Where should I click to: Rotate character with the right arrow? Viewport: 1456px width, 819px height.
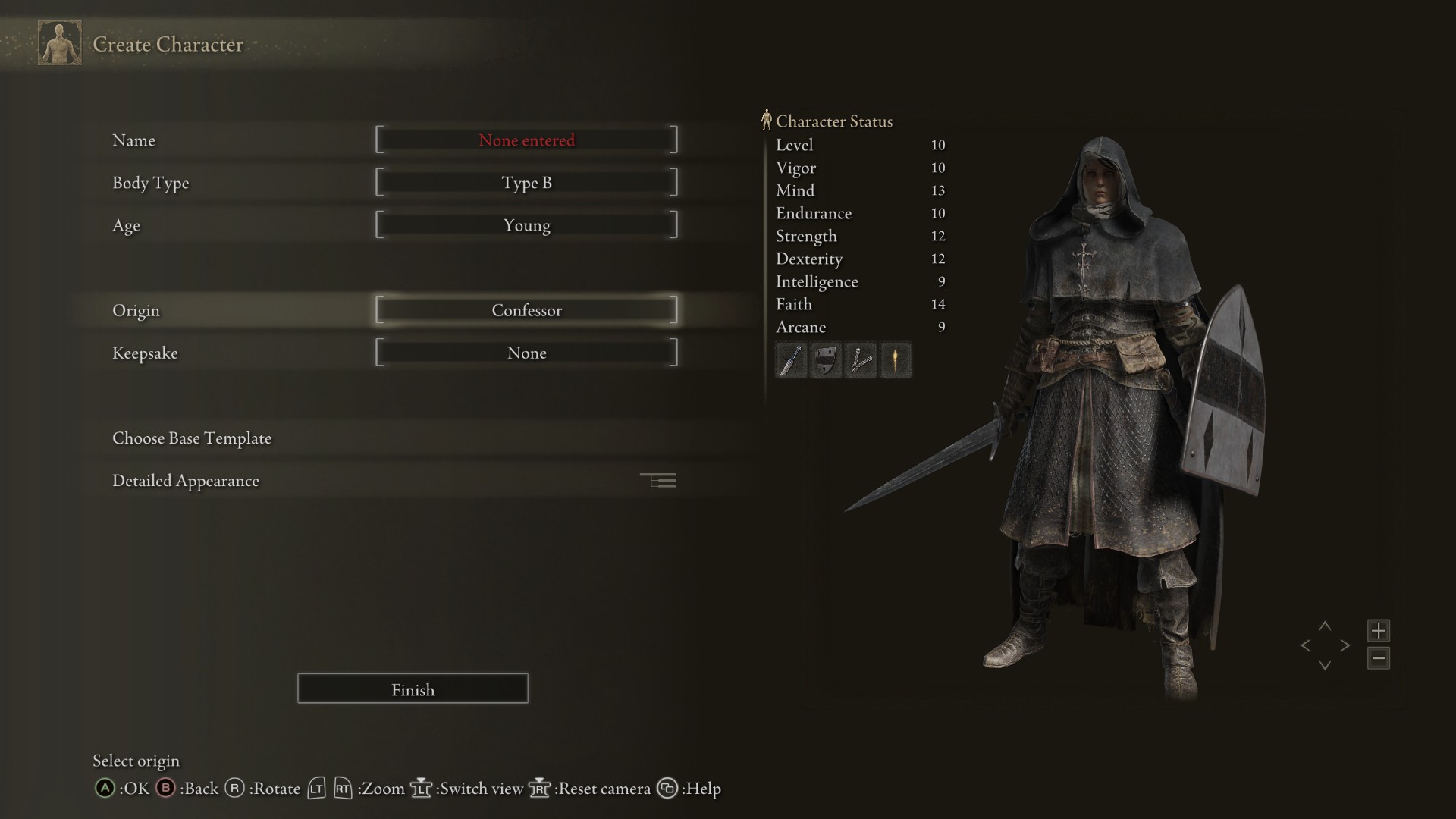(1345, 646)
